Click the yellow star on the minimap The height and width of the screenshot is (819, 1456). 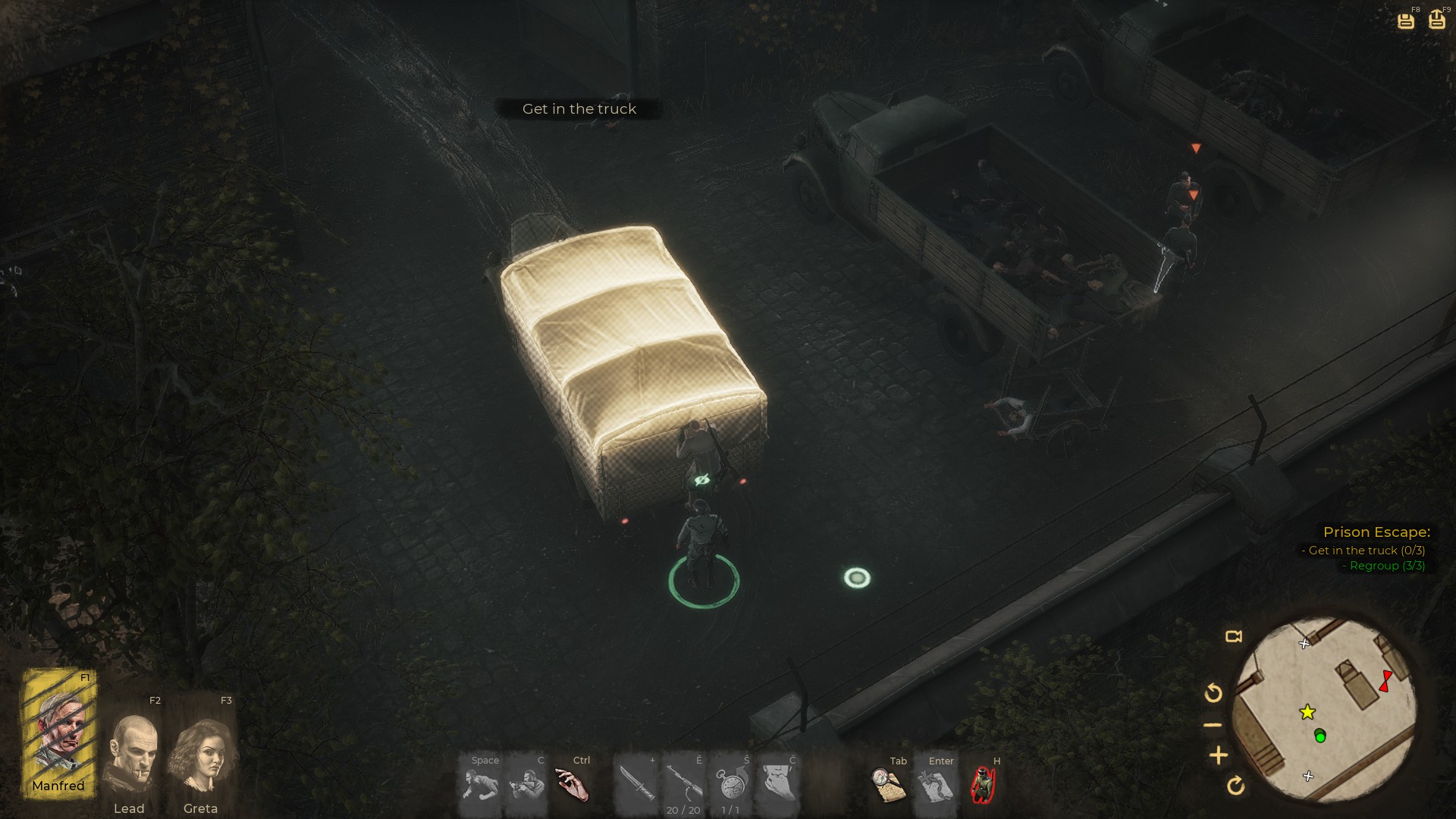point(1307,712)
